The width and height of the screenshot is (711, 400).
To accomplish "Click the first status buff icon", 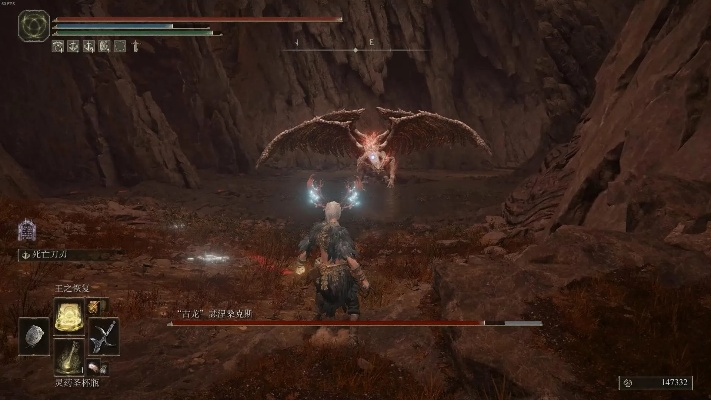I will point(58,46).
